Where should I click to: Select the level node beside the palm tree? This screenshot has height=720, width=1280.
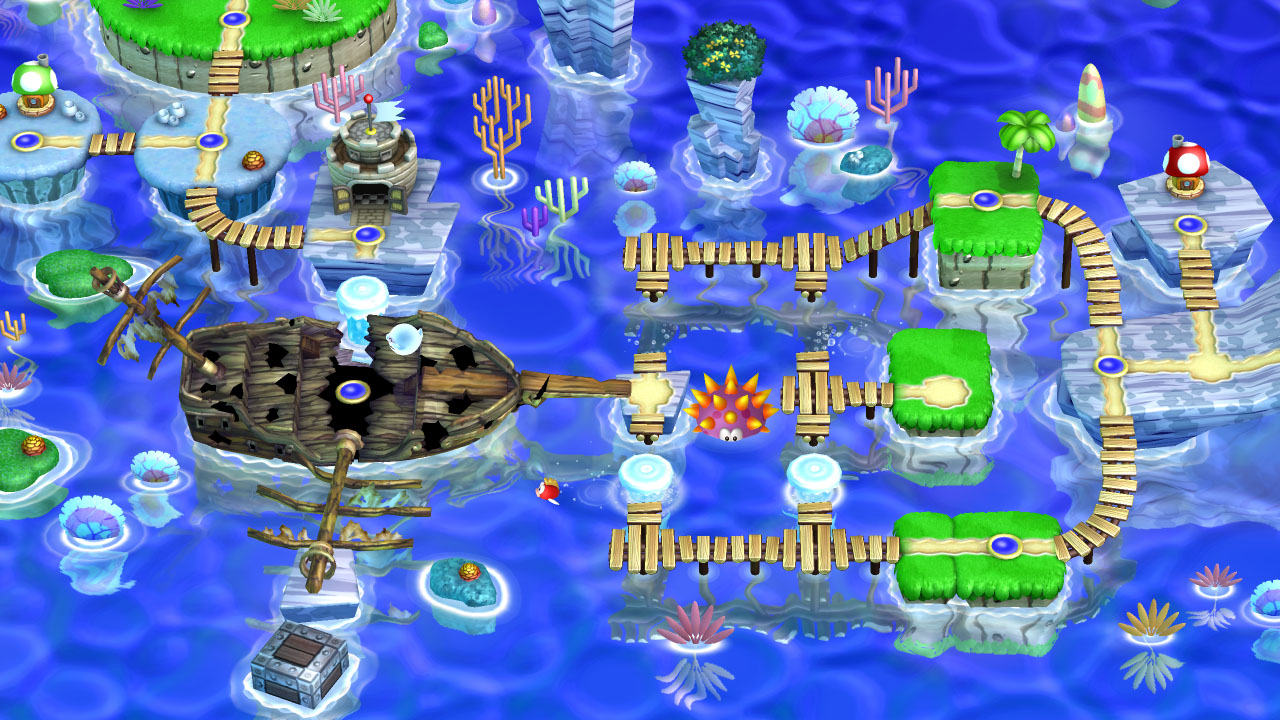coord(986,200)
